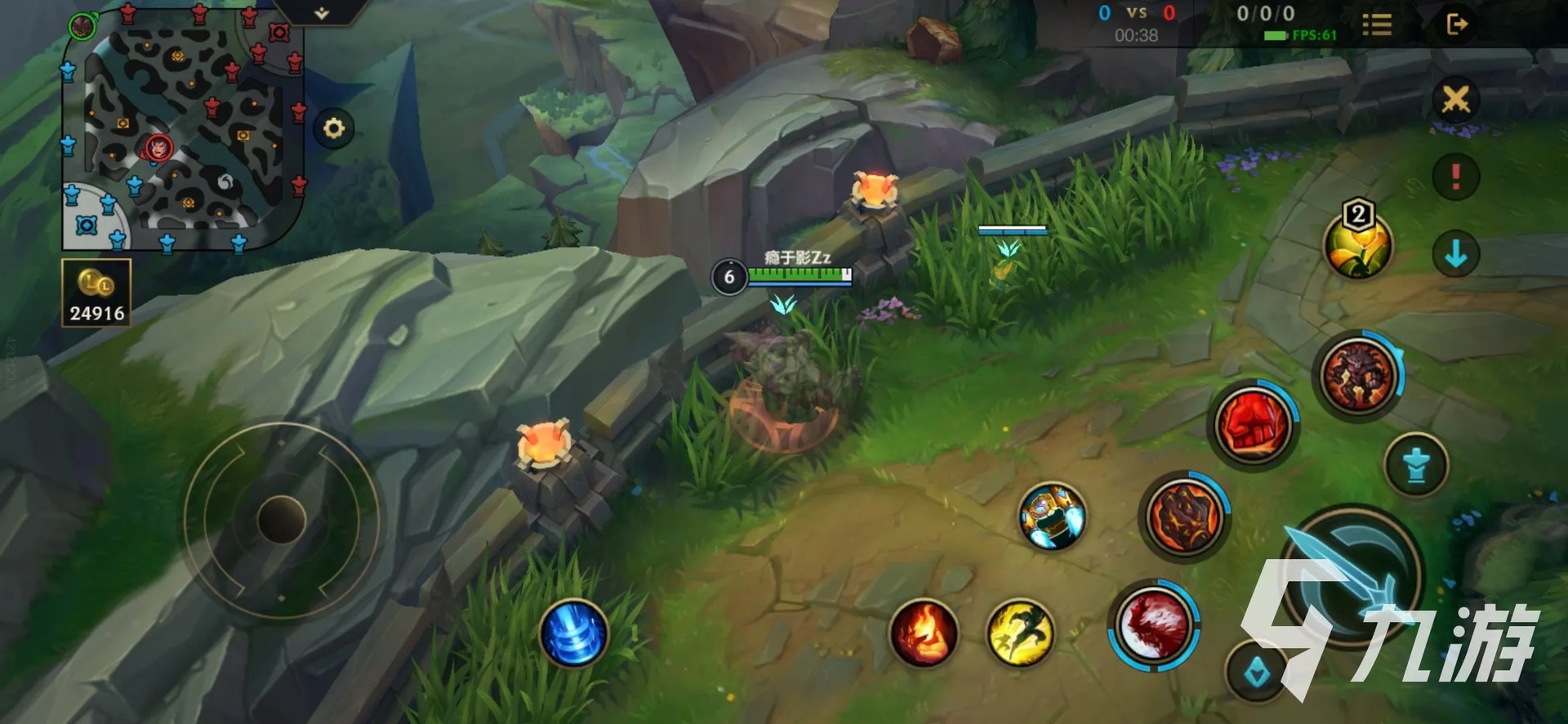This screenshot has height=724, width=1568.
Task: Use the yellow Flash summoner spell
Action: click(x=1020, y=632)
